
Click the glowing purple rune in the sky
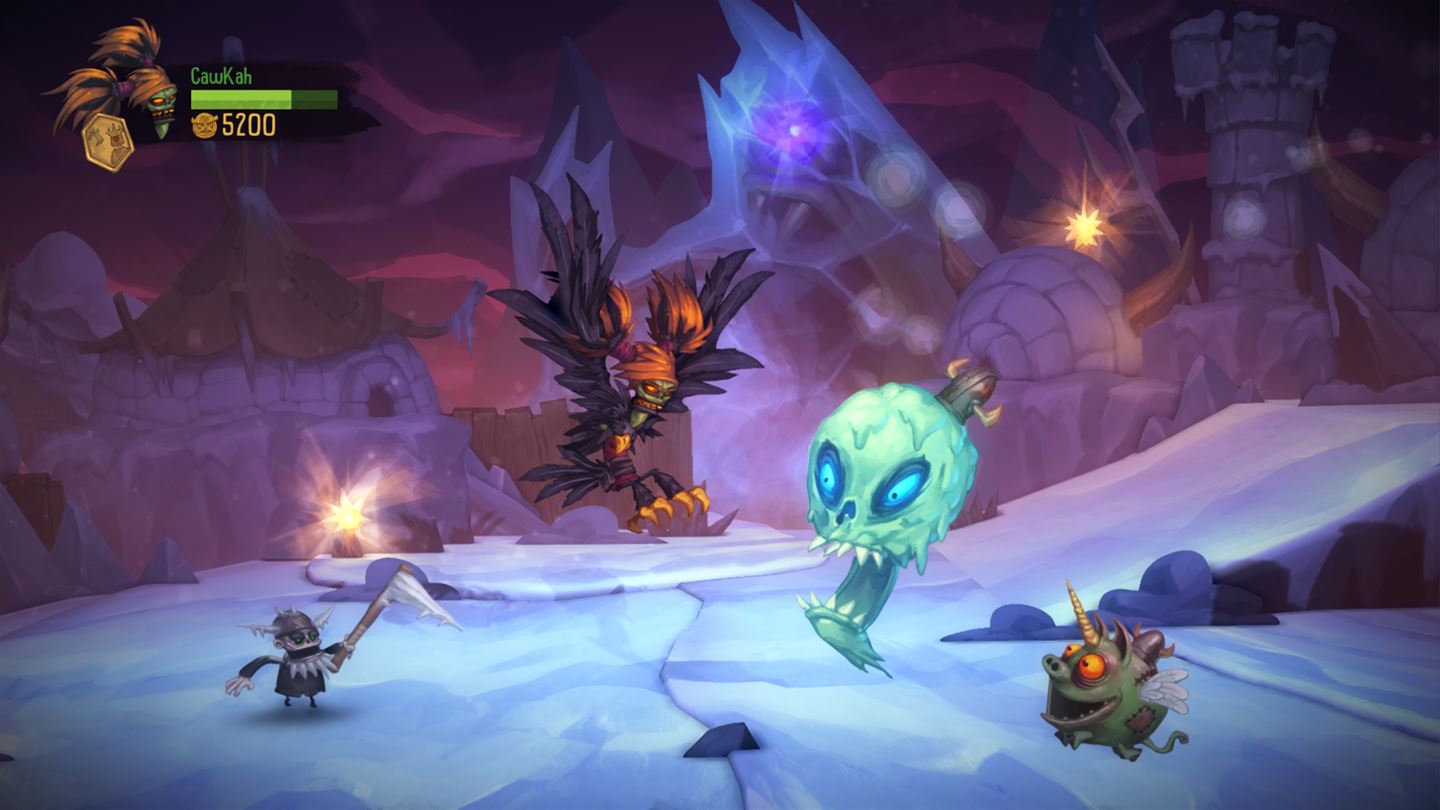click(x=793, y=128)
